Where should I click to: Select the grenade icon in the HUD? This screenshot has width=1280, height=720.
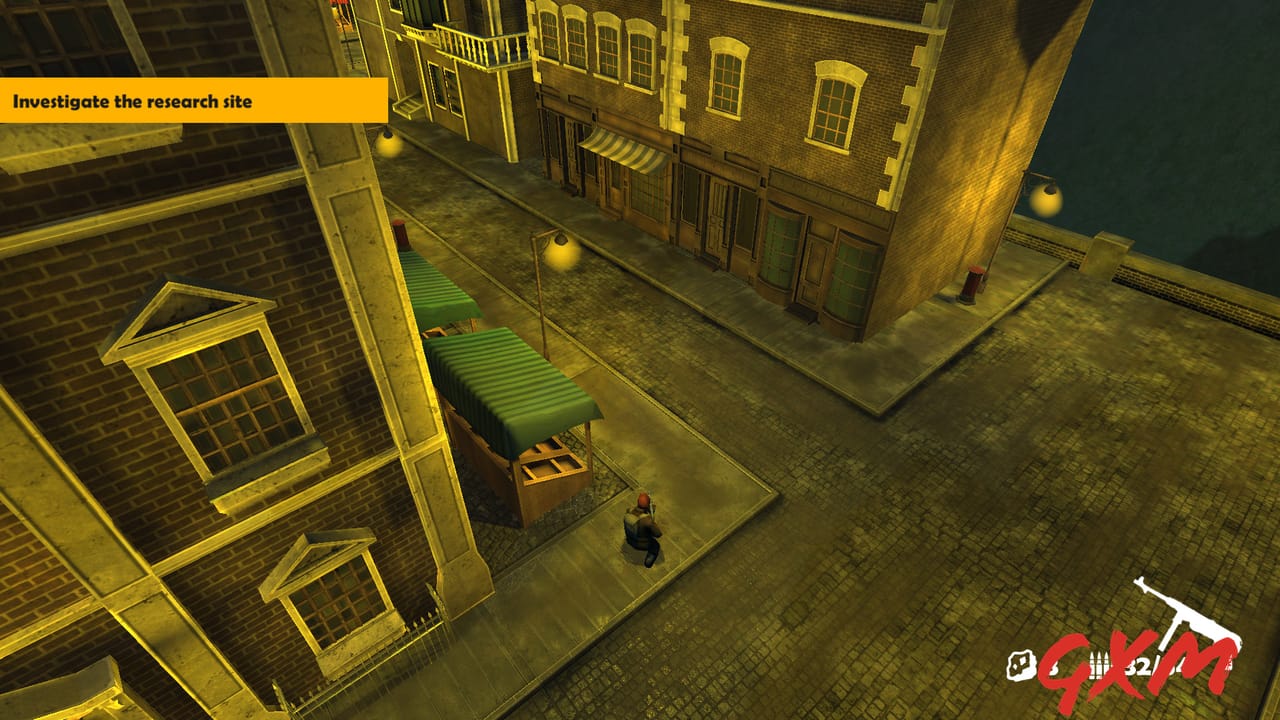click(x=1021, y=663)
